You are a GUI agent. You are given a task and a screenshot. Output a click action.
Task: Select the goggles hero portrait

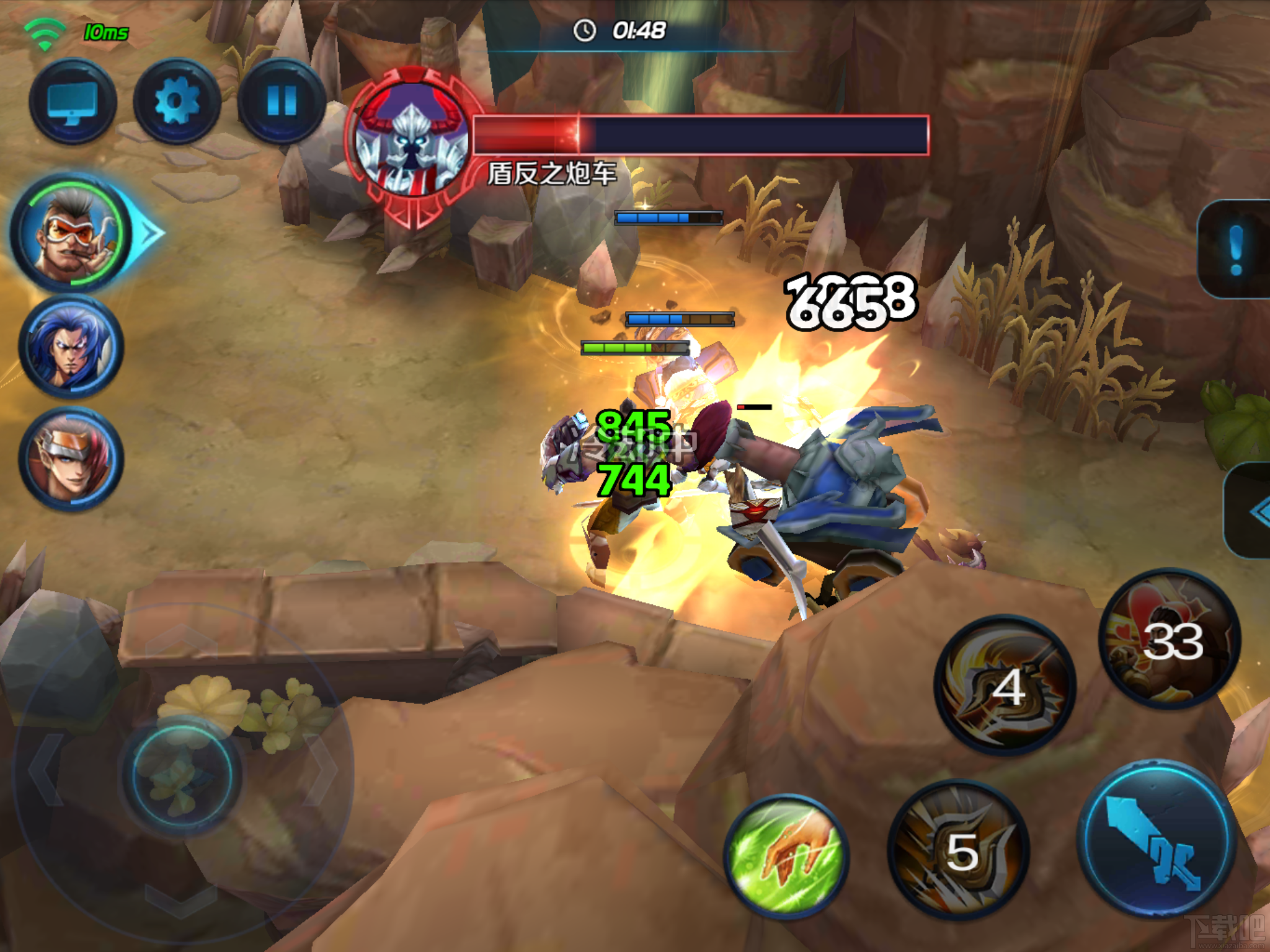[x=71, y=234]
